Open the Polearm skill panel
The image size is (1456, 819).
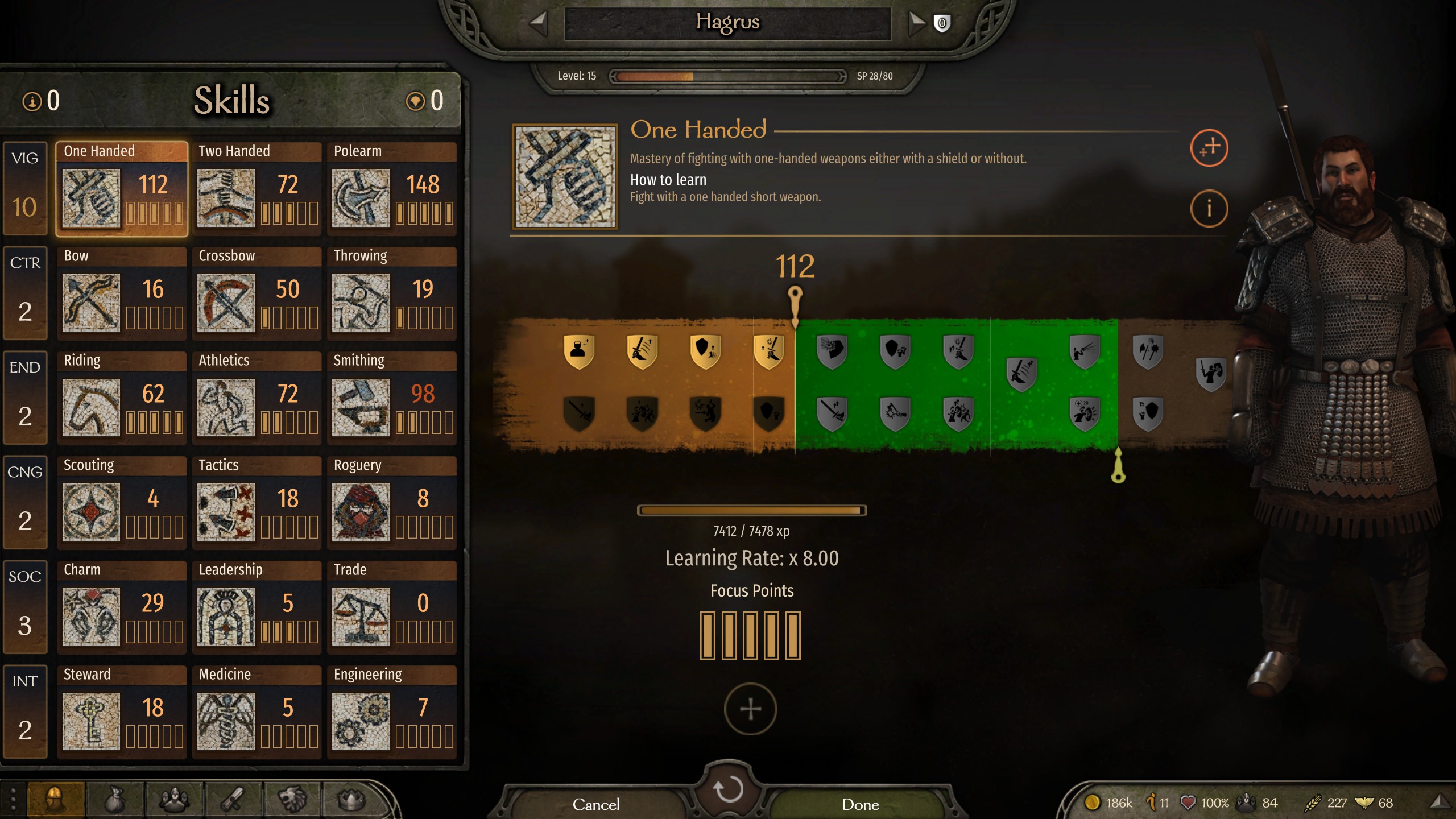[392, 189]
